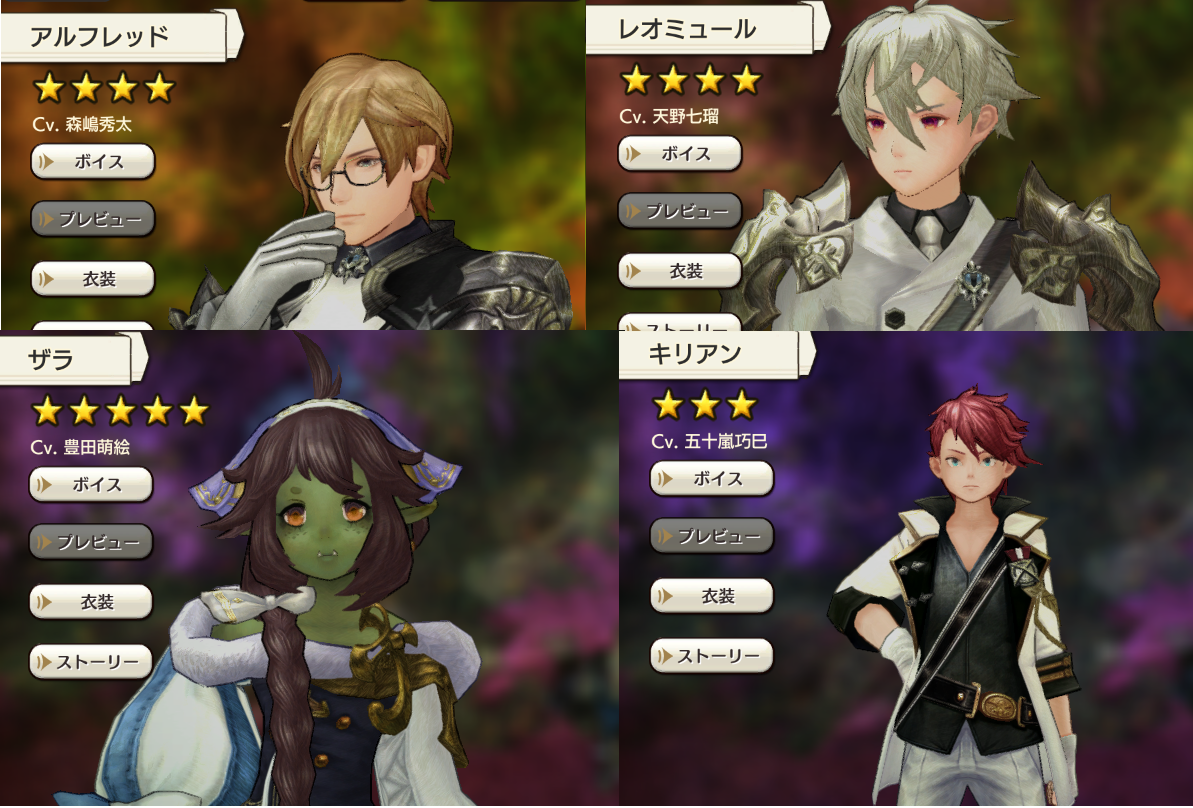Open 衣装 costume for アルフレッド
This screenshot has height=808, width=1193.
(93, 279)
